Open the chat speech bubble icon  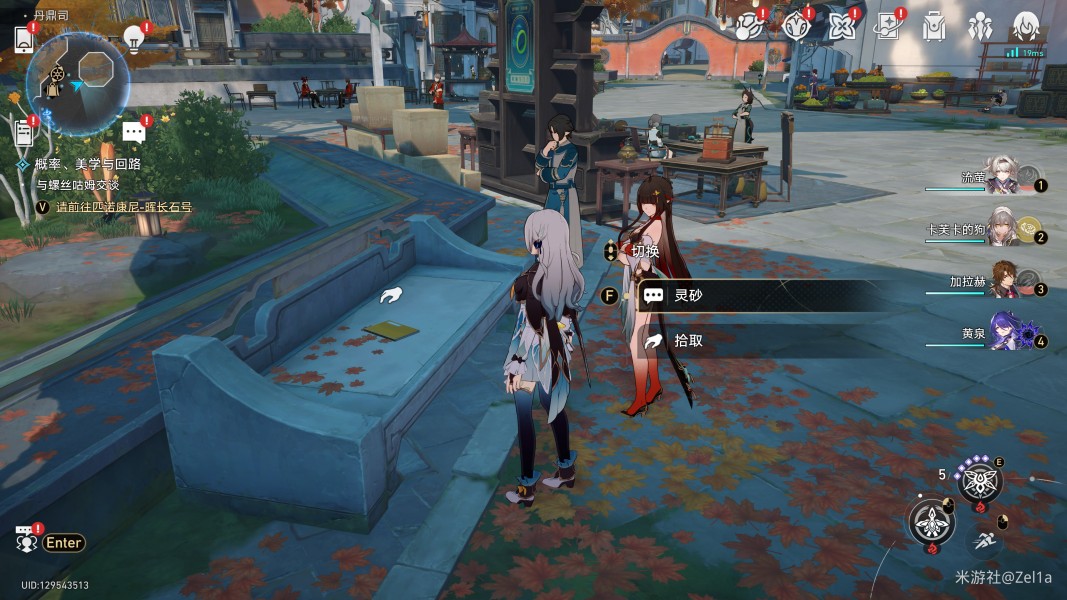click(134, 132)
